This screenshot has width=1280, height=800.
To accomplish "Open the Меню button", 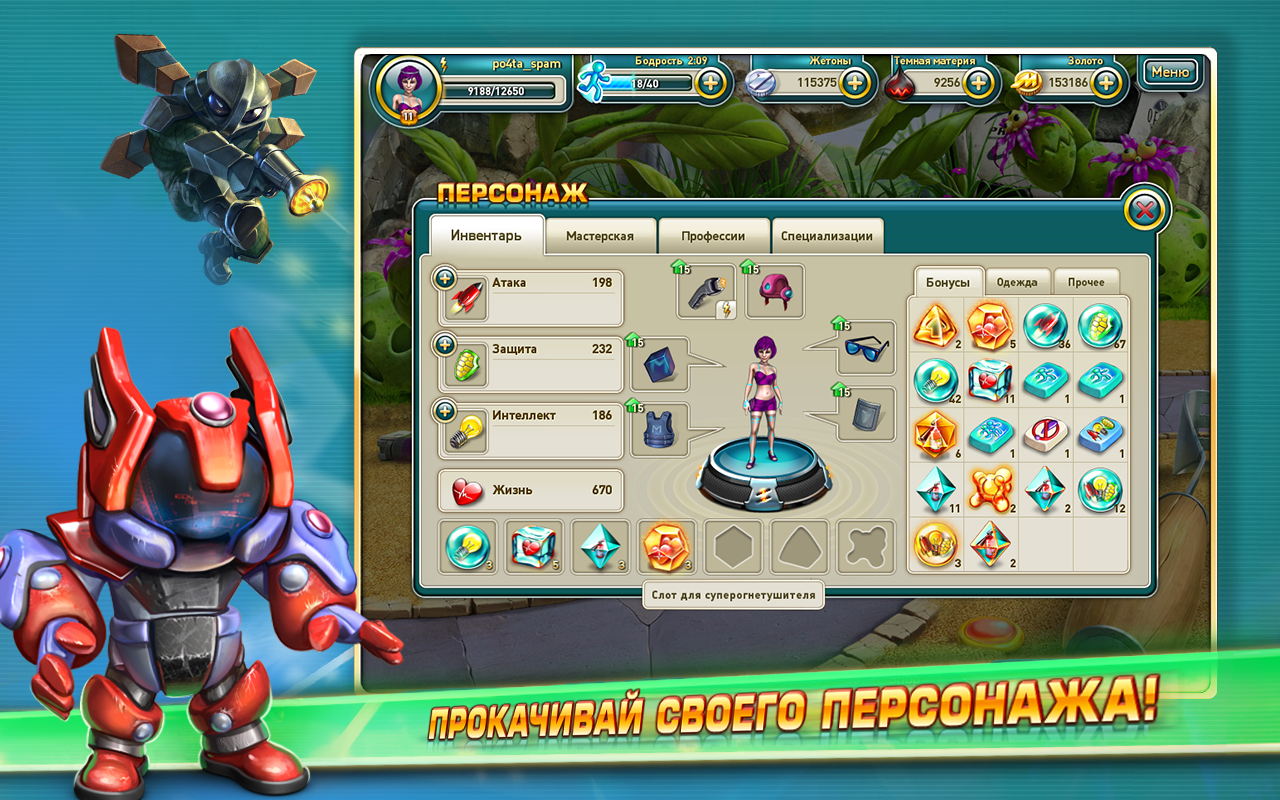I will click(x=1170, y=72).
